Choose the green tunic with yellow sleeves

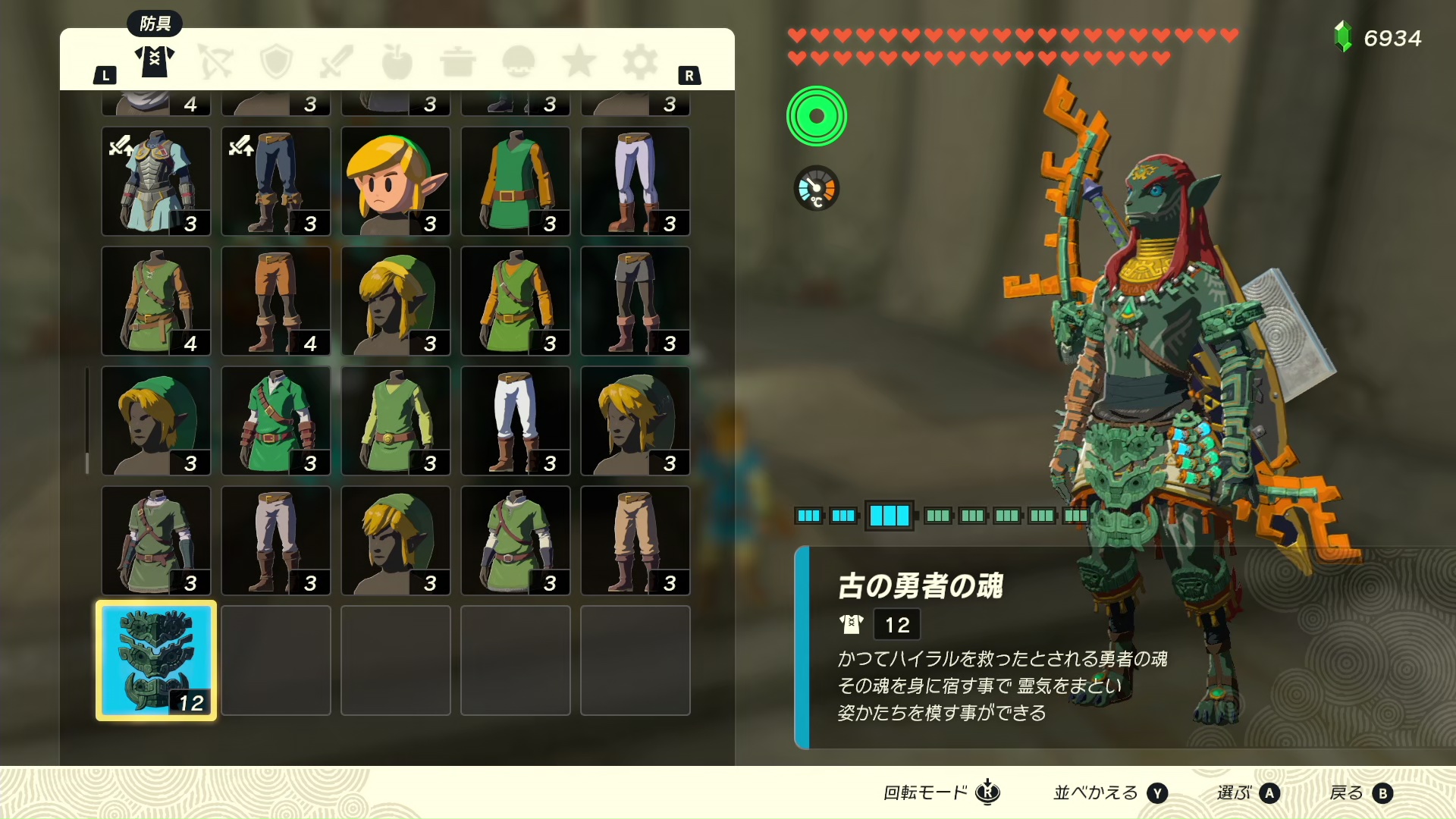click(515, 181)
